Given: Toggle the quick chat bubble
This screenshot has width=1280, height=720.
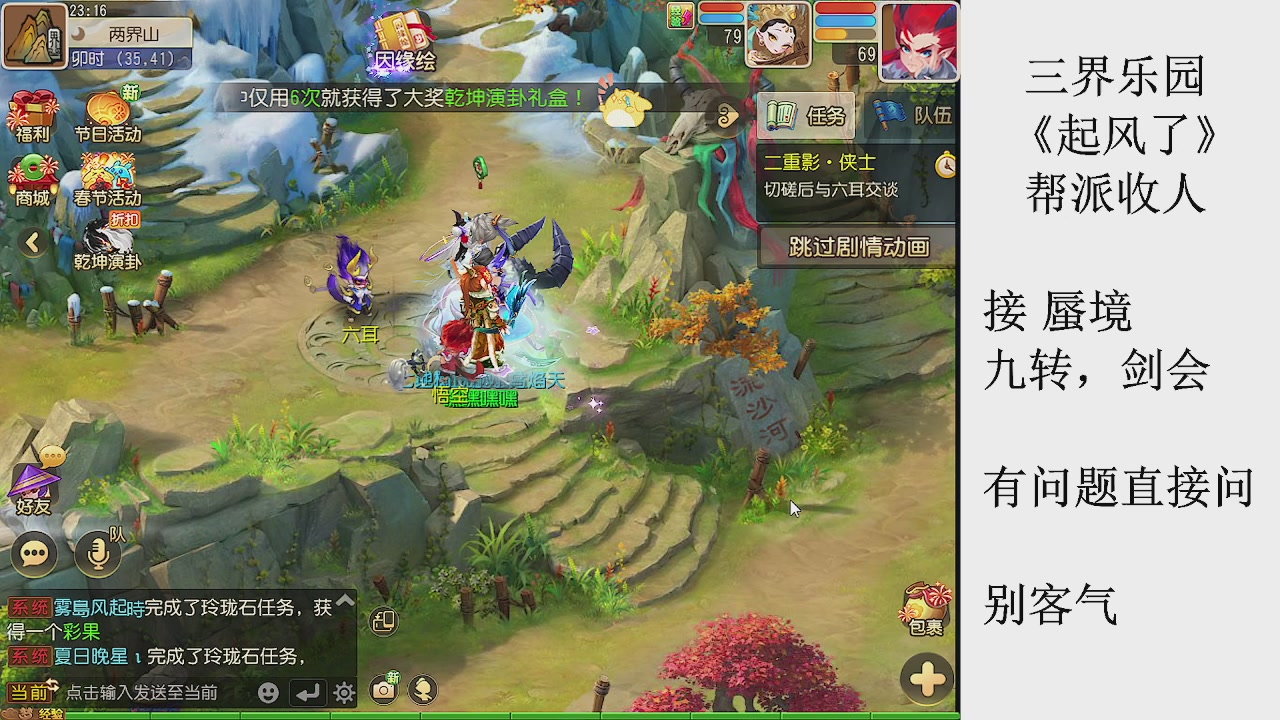Looking at the screenshot, I should point(38,553).
